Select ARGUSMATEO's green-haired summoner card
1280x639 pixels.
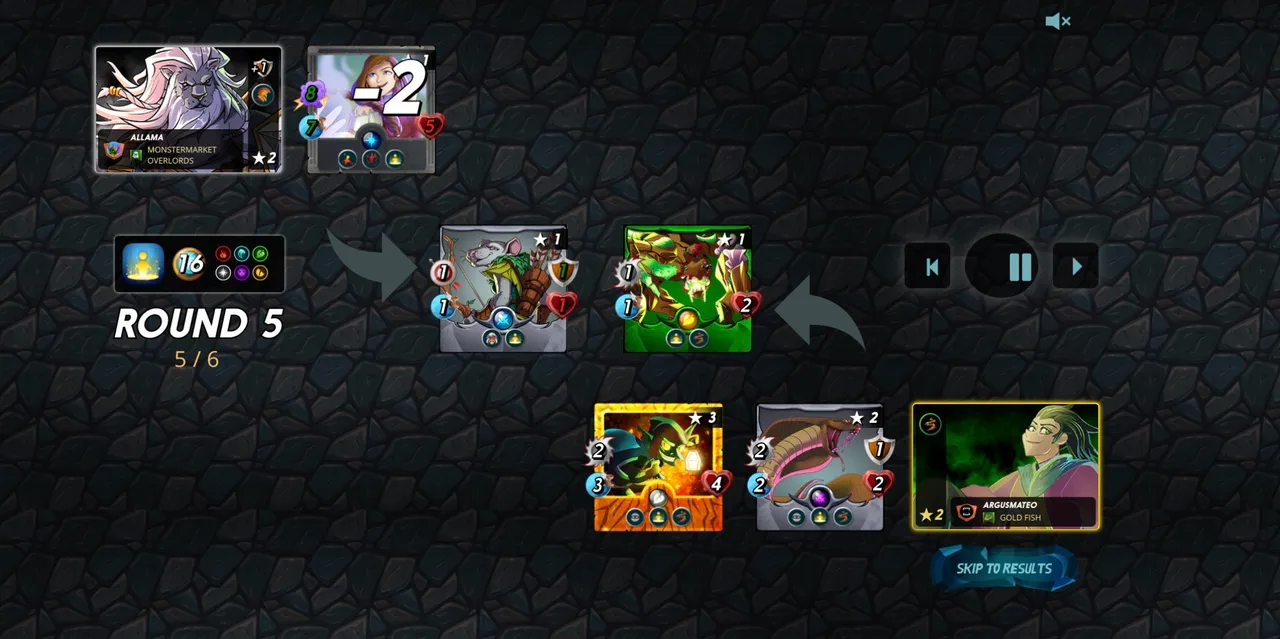[x=1005, y=466]
